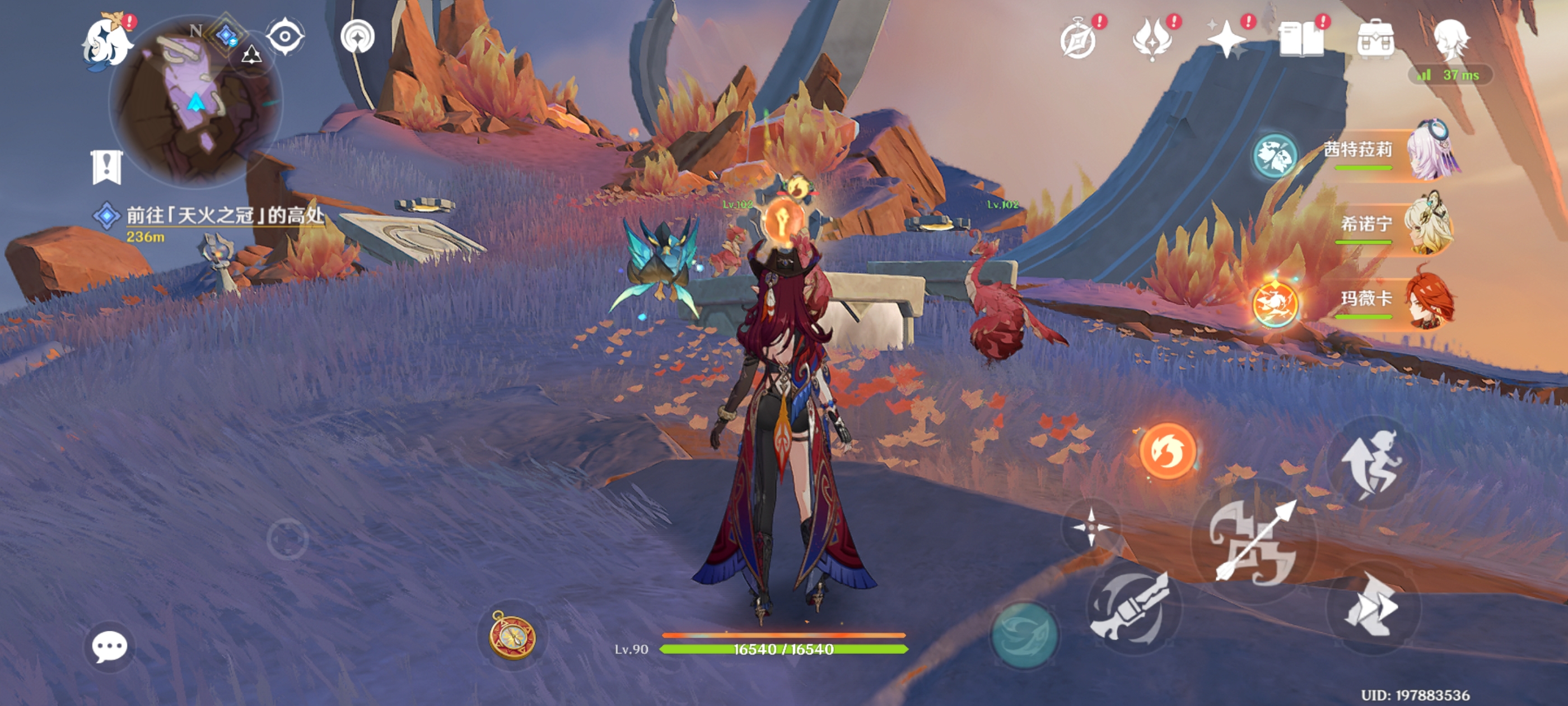1568x706 pixels.
Task: Select the 前往「天火之冠」的高处 quest tracker
Action: click(225, 216)
